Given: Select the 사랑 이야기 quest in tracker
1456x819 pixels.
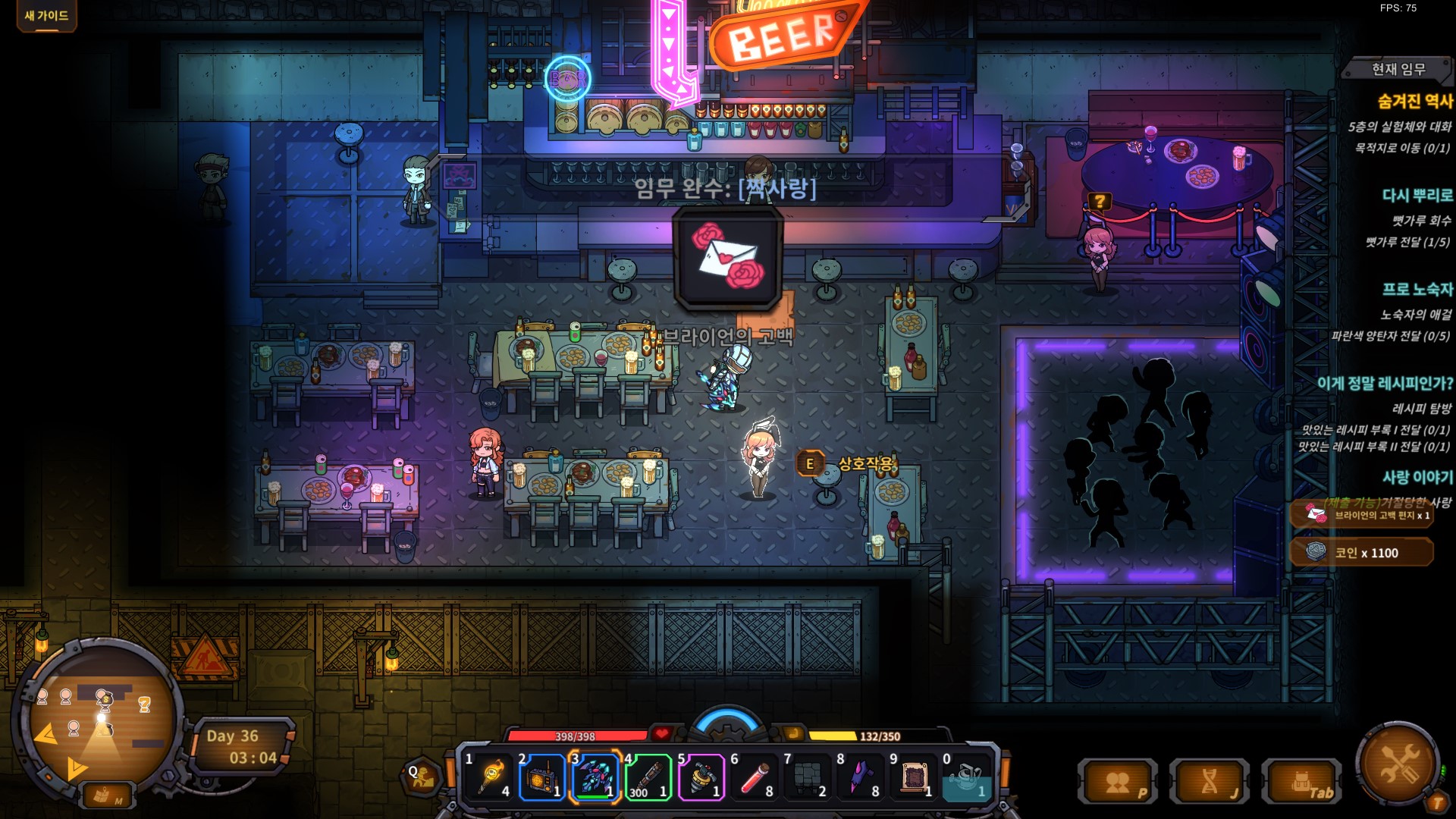Looking at the screenshot, I should (1417, 477).
